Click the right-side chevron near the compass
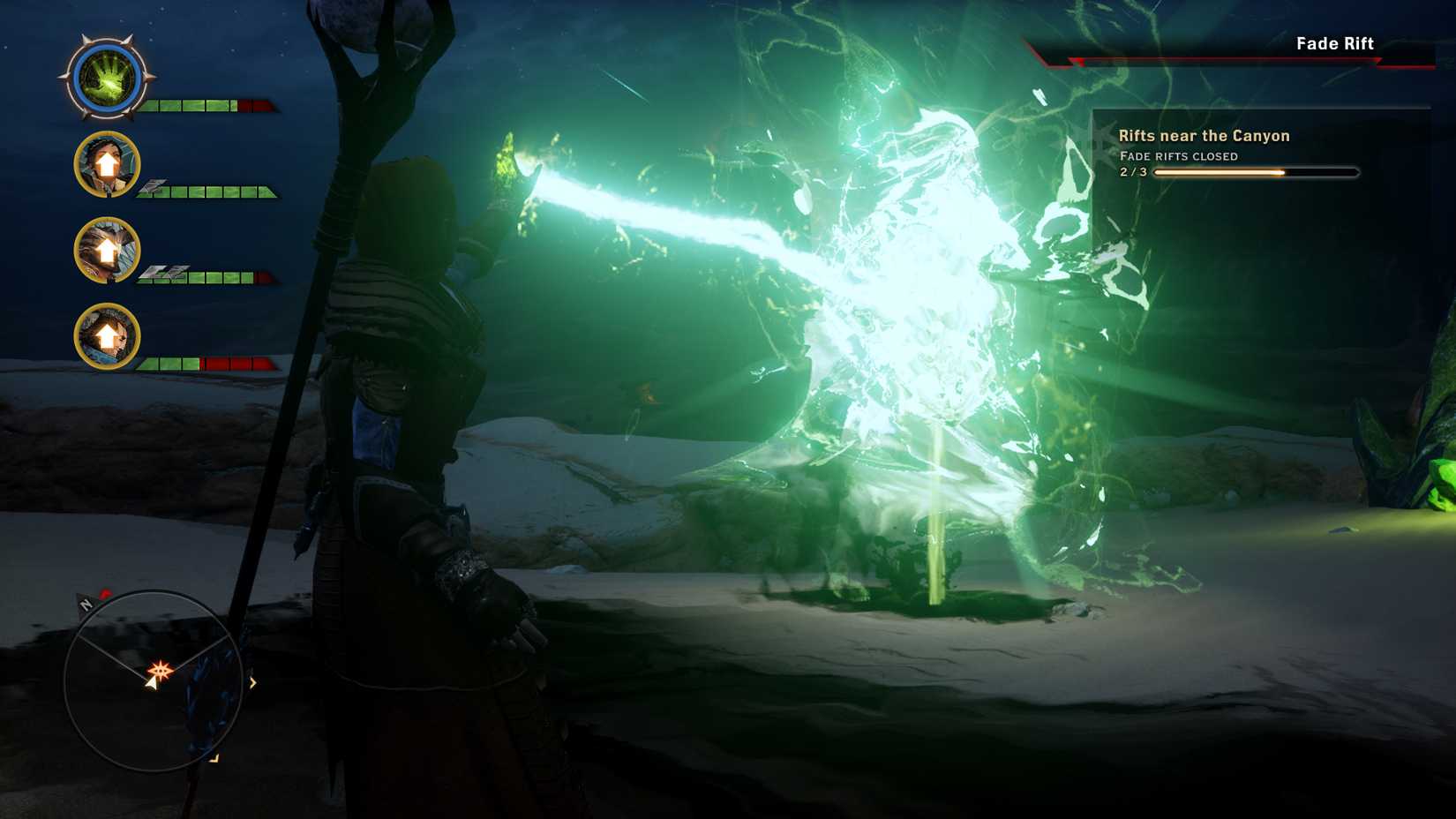The height and width of the screenshot is (819, 1456). pyautogui.click(x=252, y=682)
